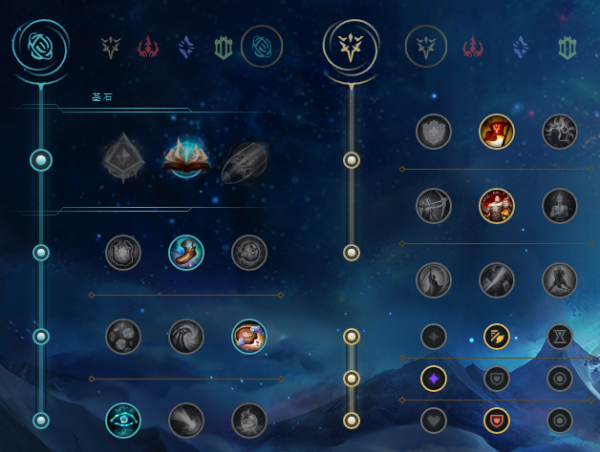The height and width of the screenshot is (452, 600).
Task: Choose the Magical Footwear boot rune
Action: [186, 252]
